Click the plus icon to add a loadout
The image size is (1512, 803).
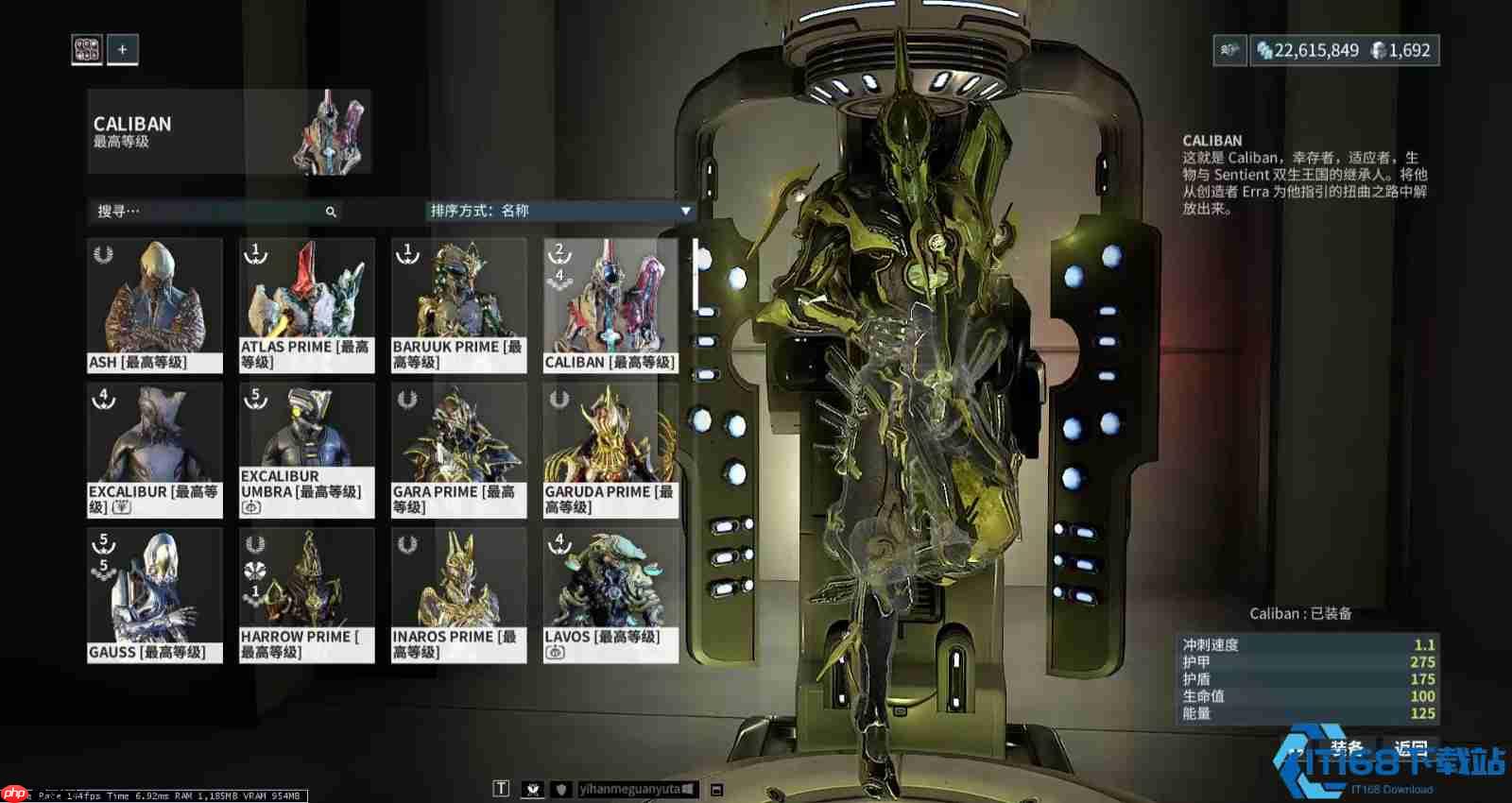(x=125, y=50)
